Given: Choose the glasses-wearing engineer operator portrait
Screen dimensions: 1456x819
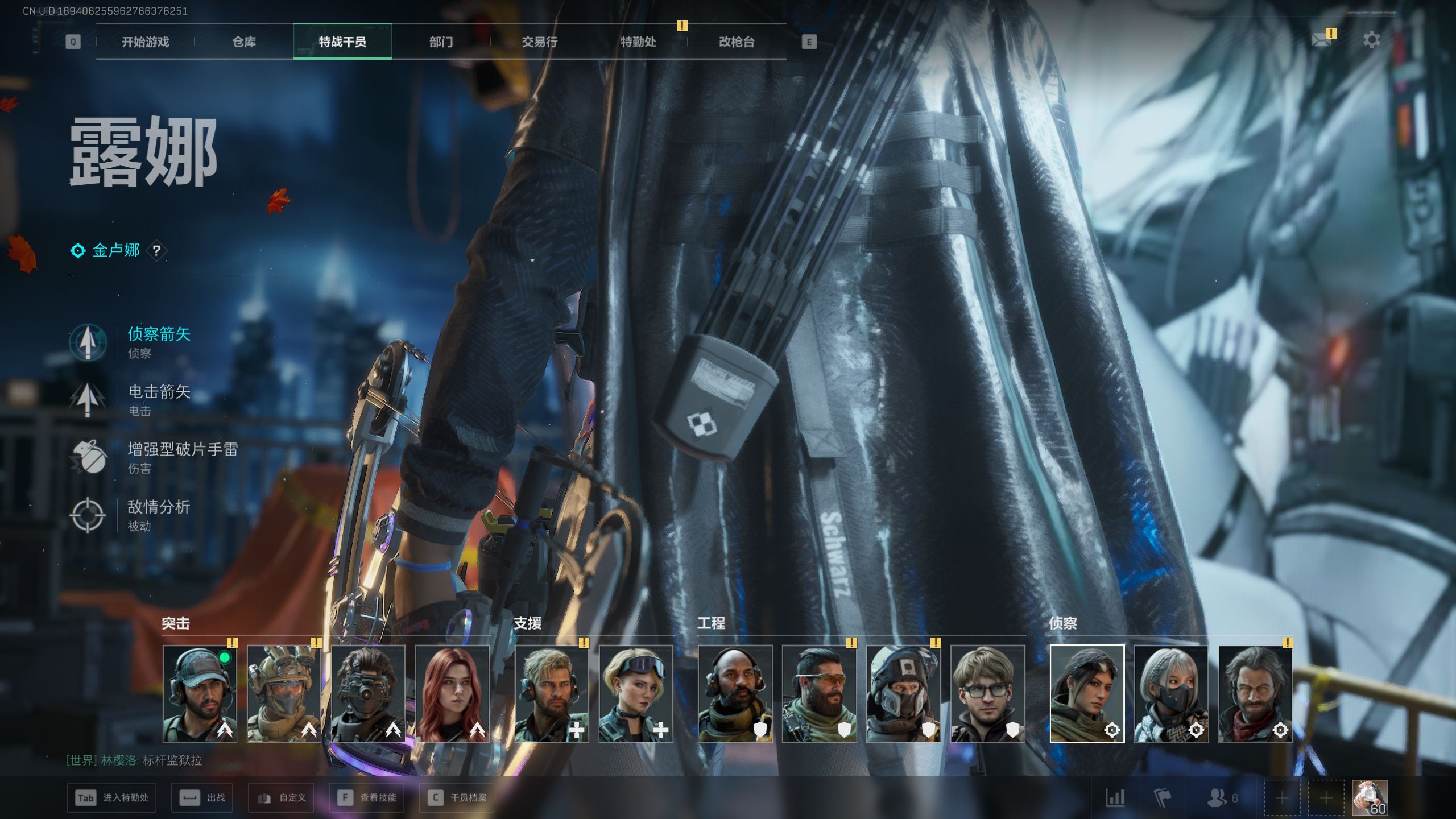Looking at the screenshot, I should pyautogui.click(x=987, y=694).
